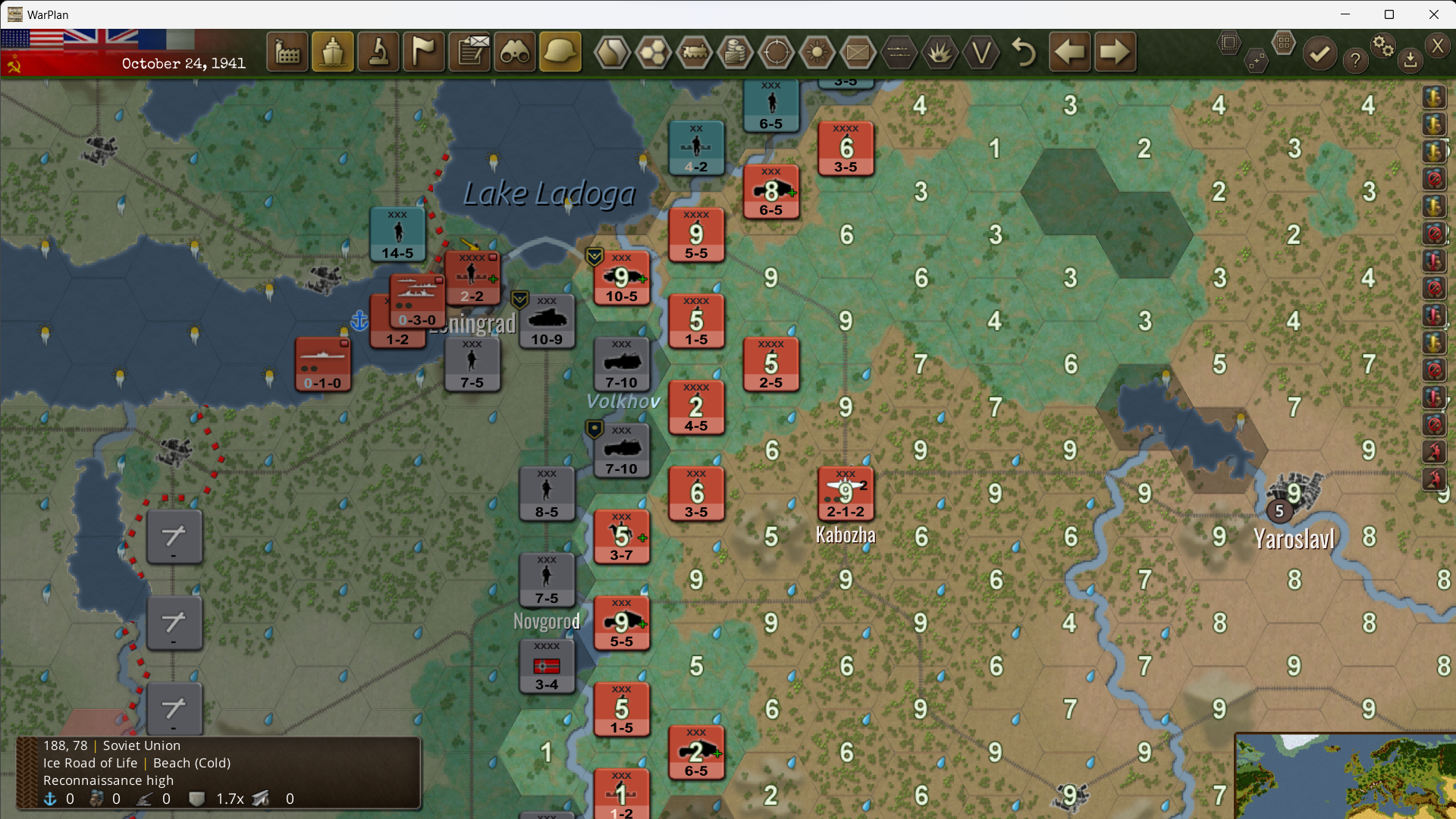Screen dimensions: 1456x819
Task: Toggle the resources stack overlay
Action: point(736,52)
